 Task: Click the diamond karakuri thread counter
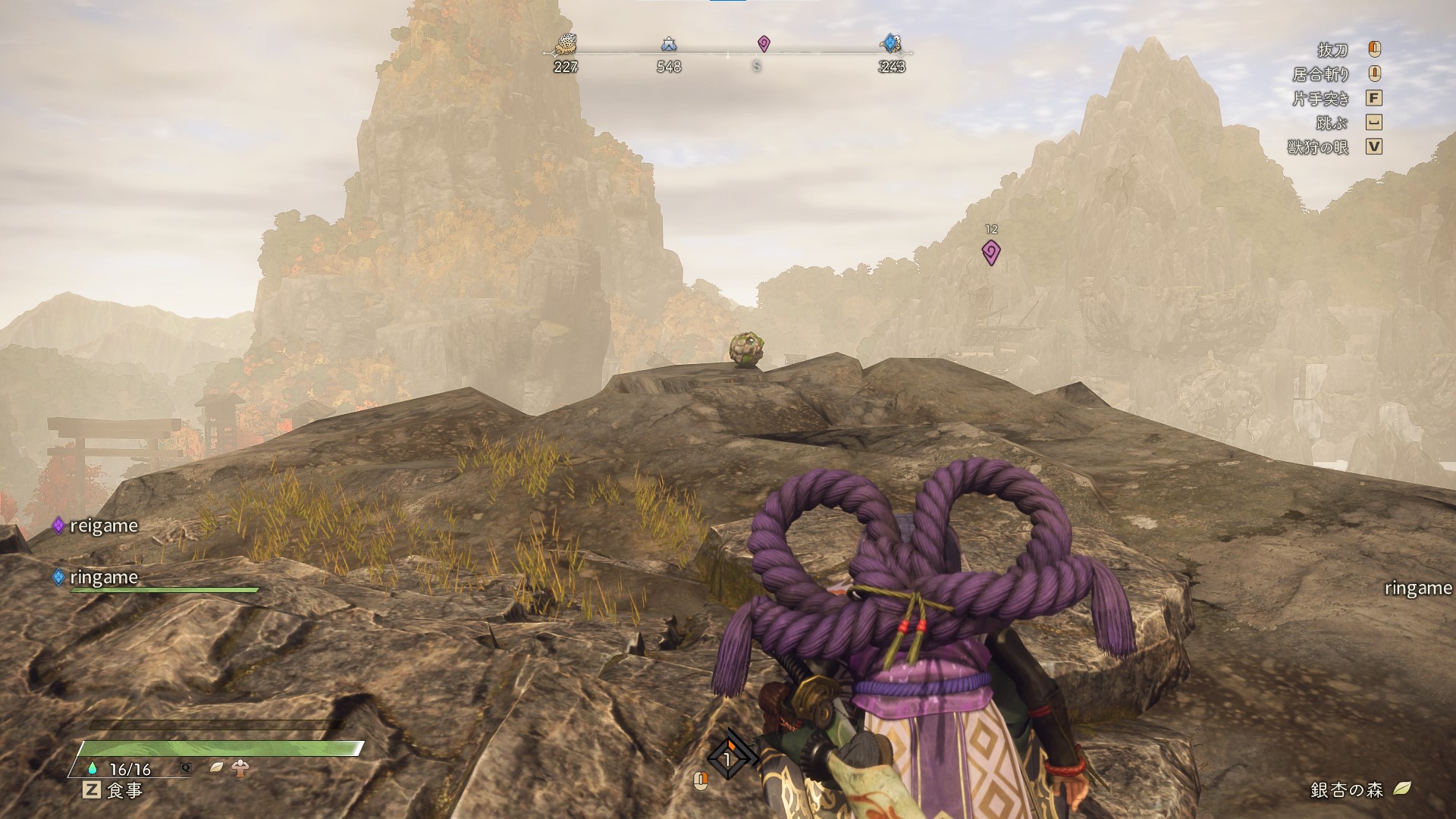pos(728,758)
